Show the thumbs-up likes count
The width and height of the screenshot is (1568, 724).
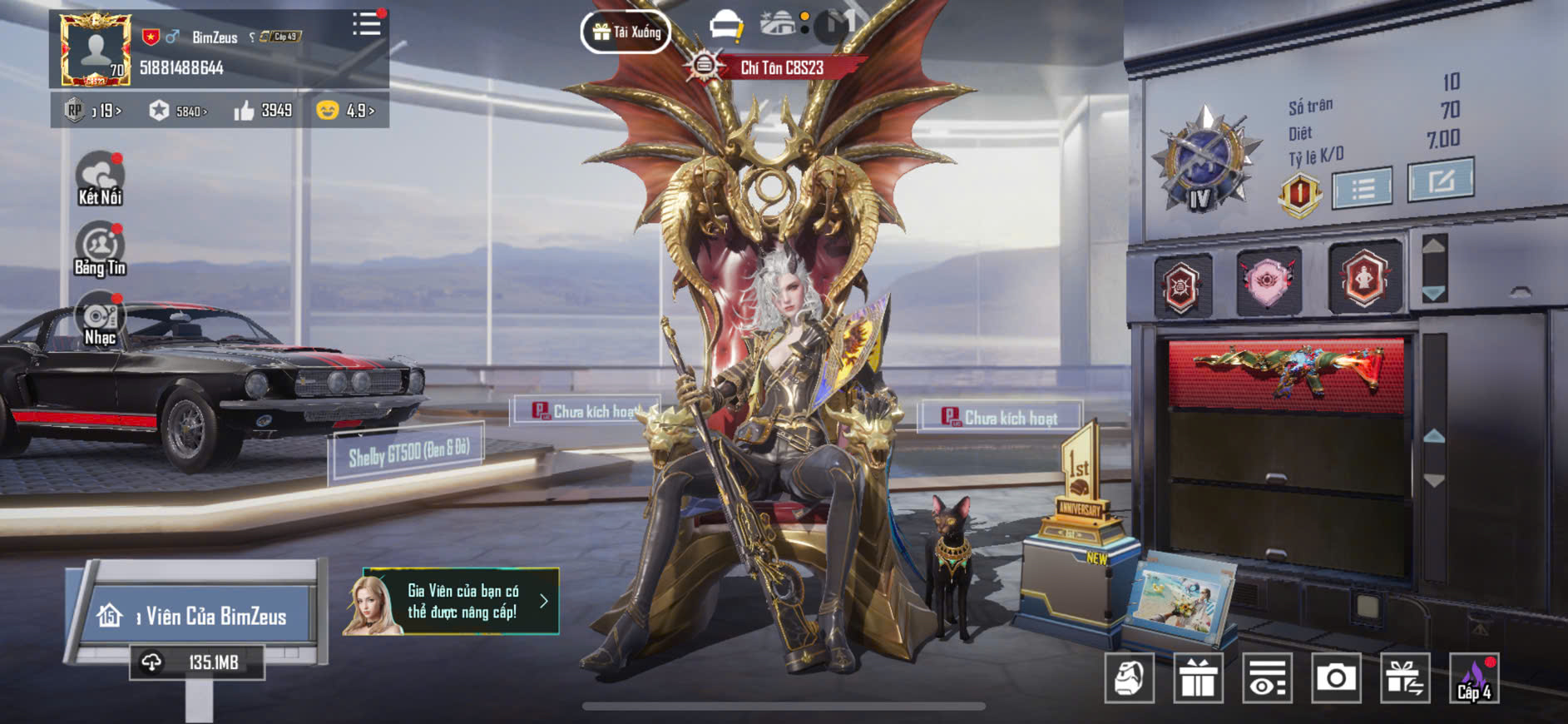click(263, 111)
